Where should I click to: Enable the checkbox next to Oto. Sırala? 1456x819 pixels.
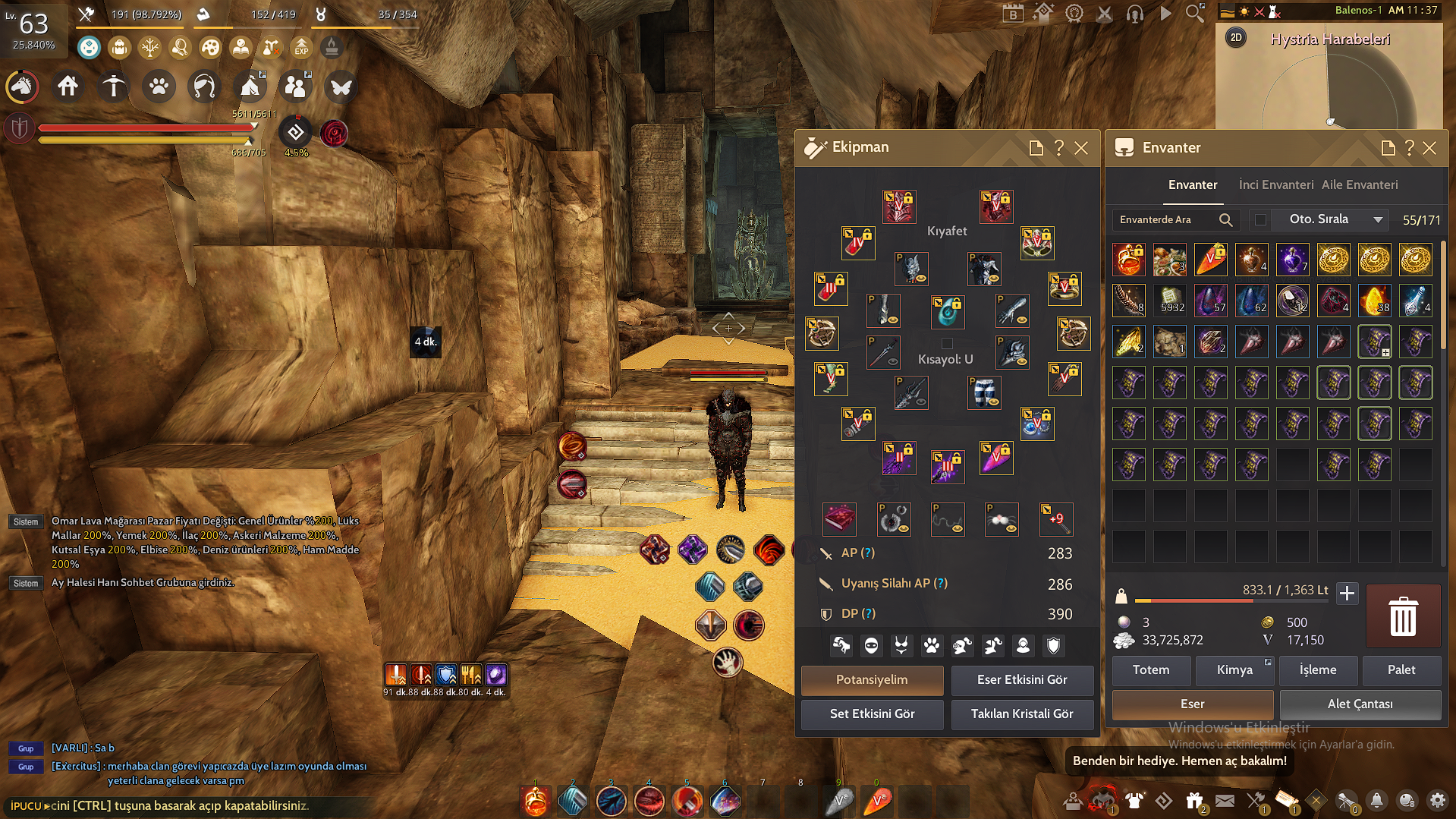pos(1261,219)
